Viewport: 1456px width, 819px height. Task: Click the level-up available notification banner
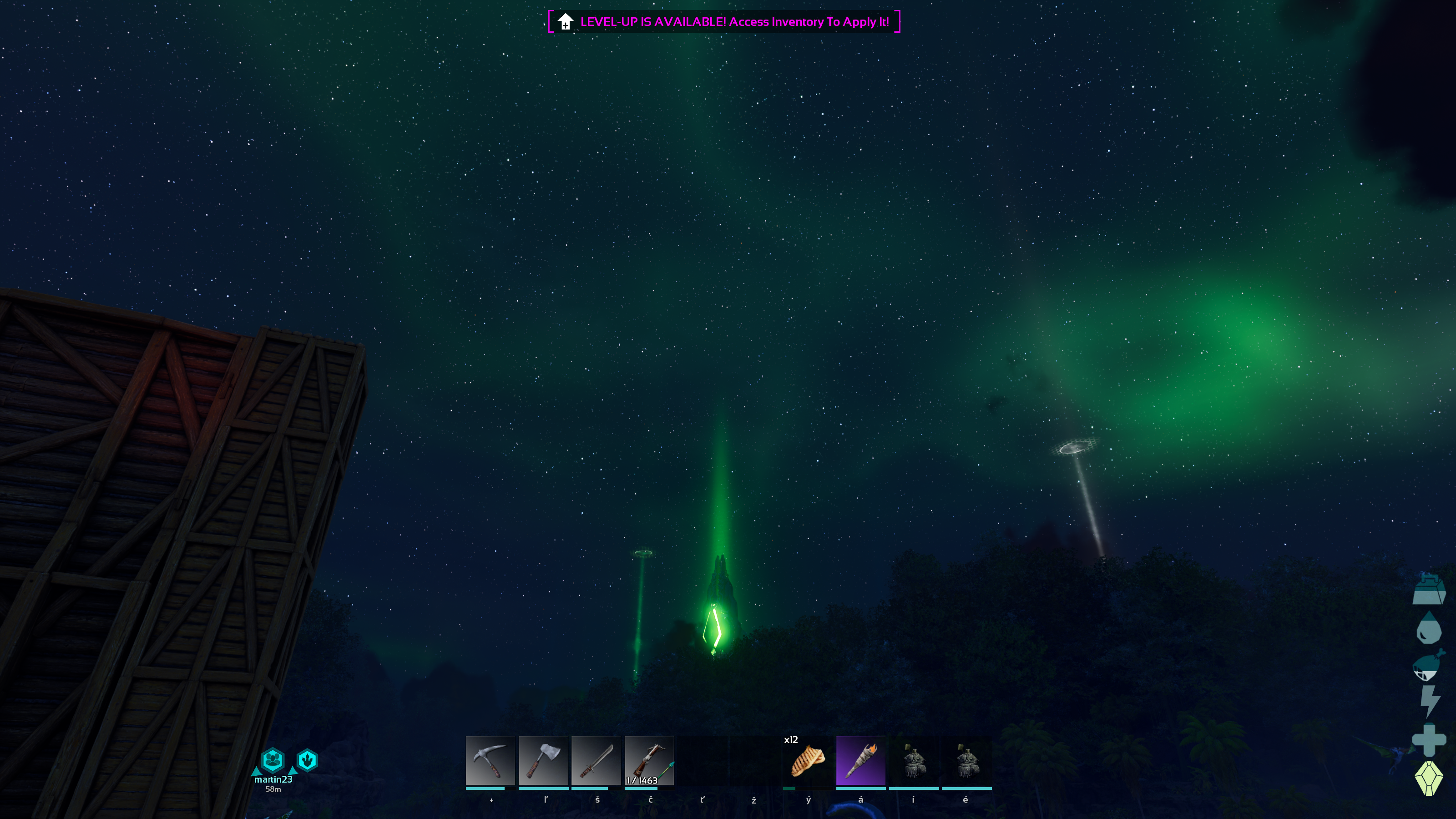click(x=724, y=22)
